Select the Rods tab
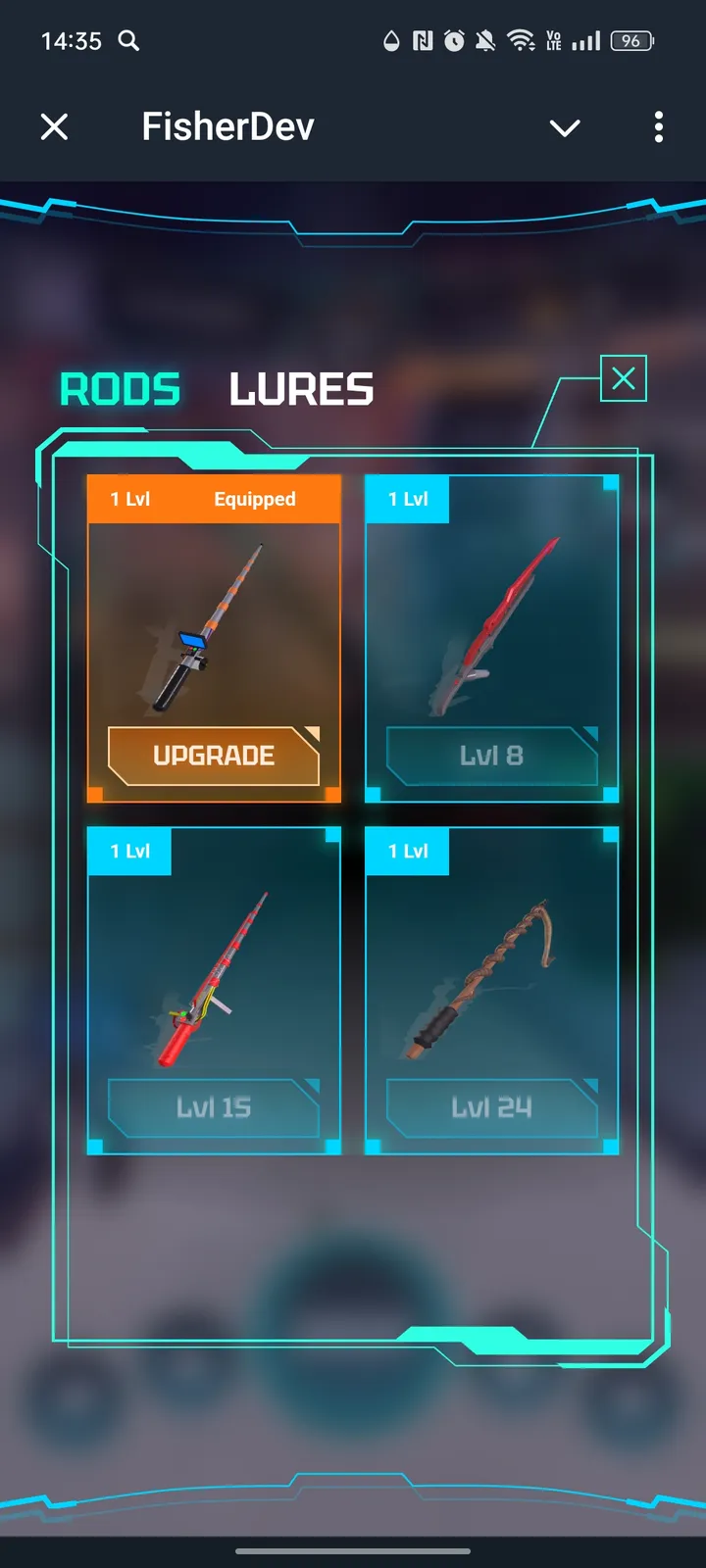The height and width of the screenshot is (1568, 706). 121,390
